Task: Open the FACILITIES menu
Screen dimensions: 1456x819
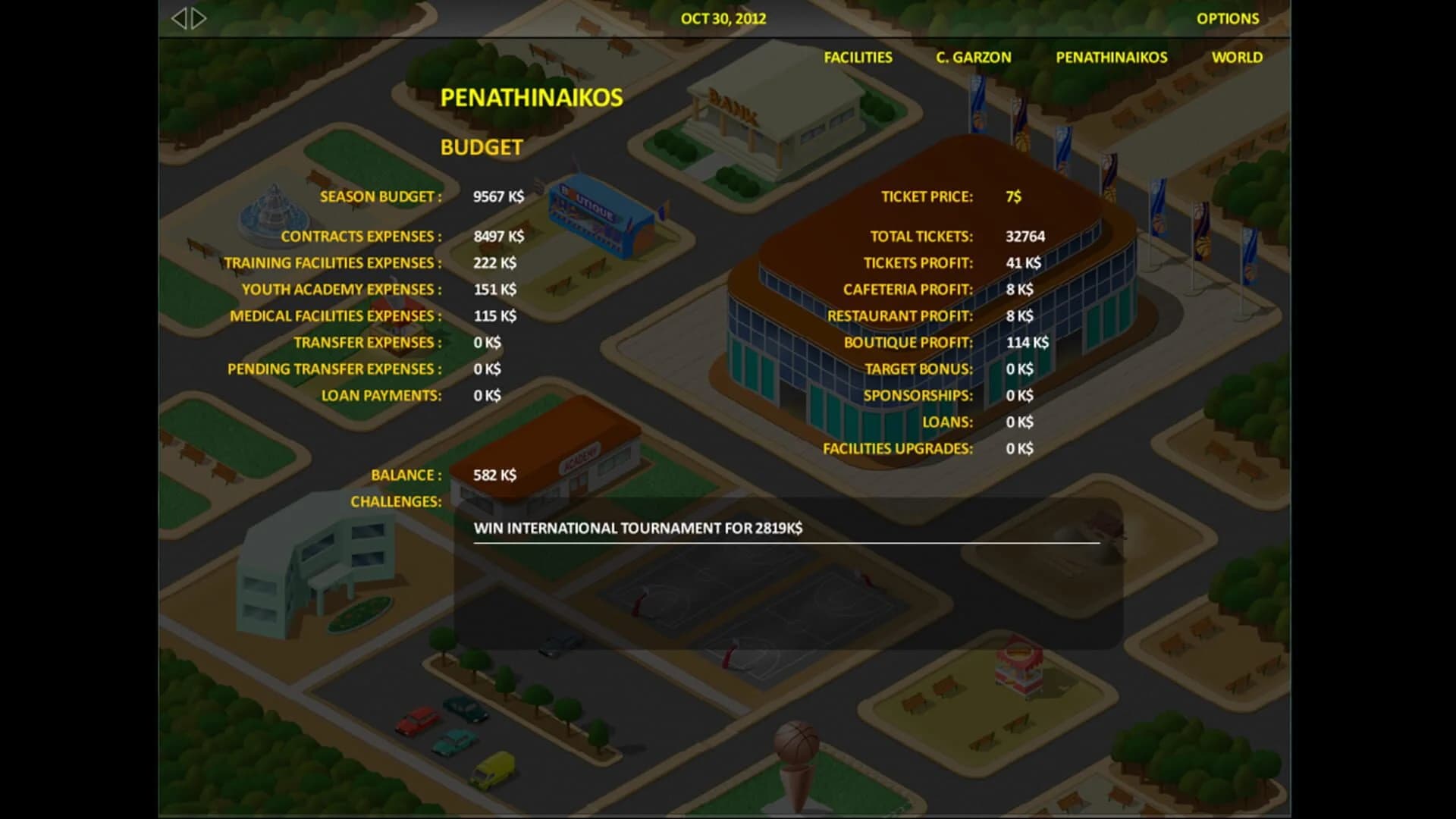Action: [858, 57]
